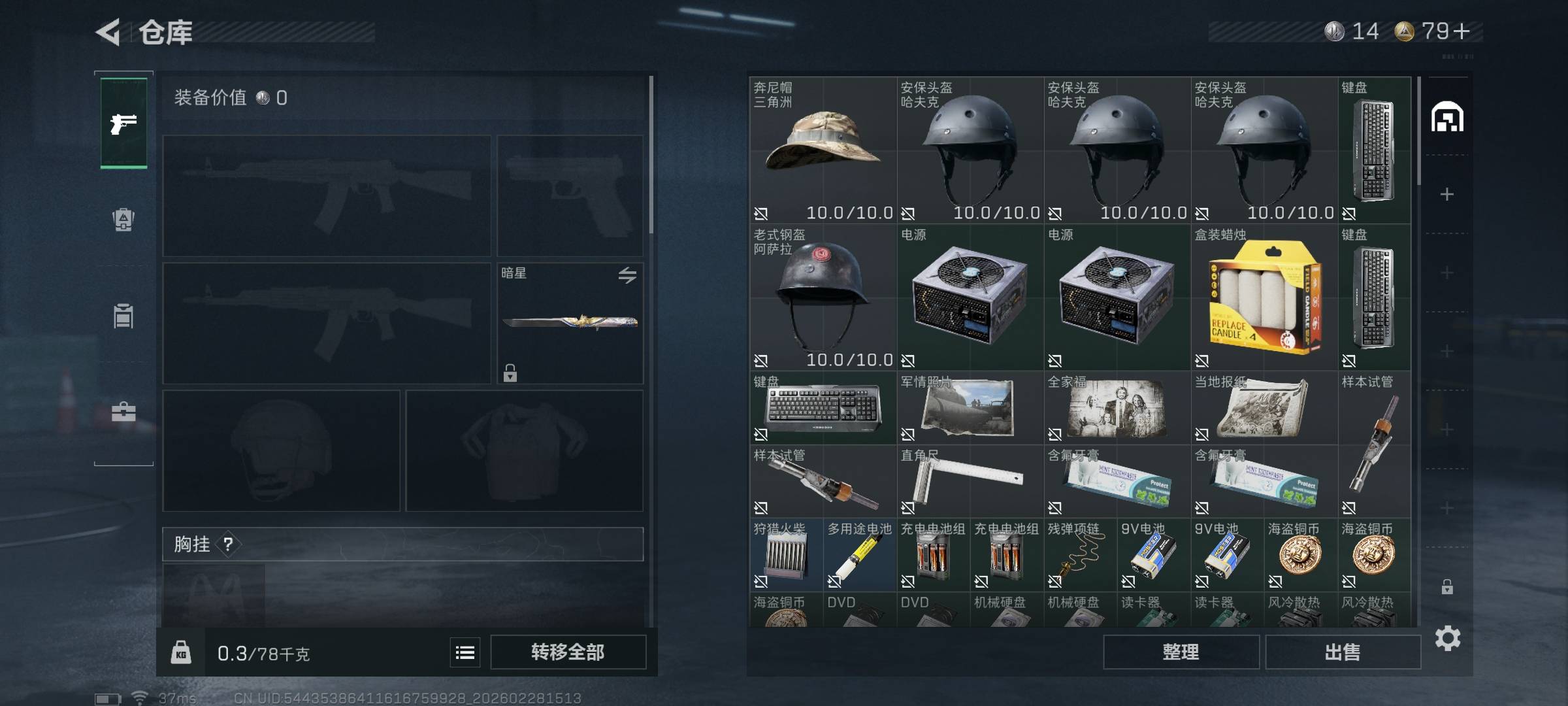This screenshot has height=706, width=1568.
Task: Transfer all items with 转移全部
Action: pyautogui.click(x=568, y=652)
